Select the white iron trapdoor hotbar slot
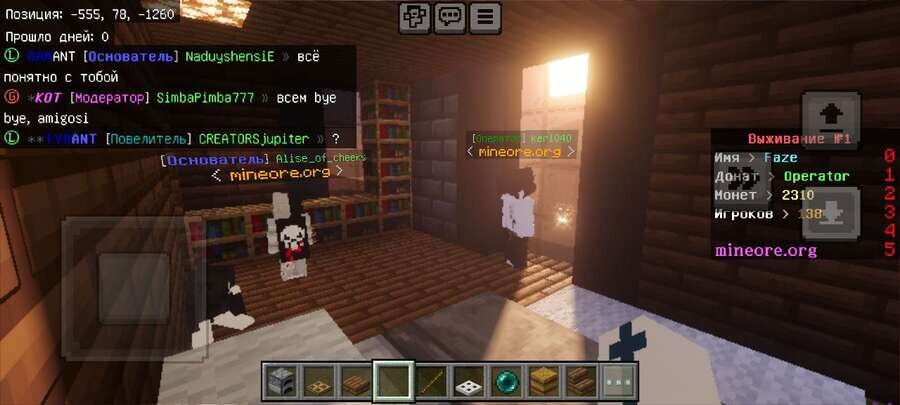900x405 pixels. click(x=468, y=381)
